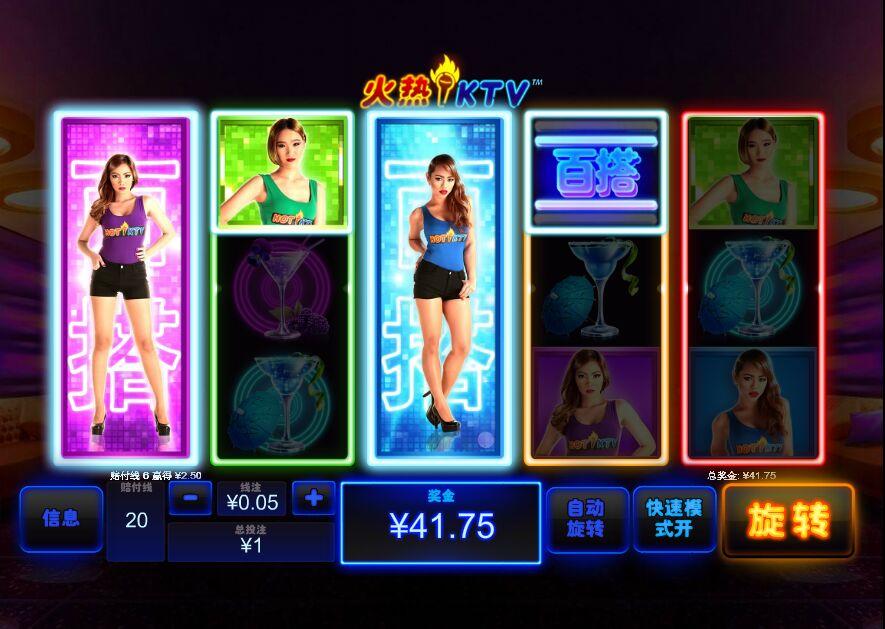
Task: Spin the reels with 旋转
Action: coord(788,520)
